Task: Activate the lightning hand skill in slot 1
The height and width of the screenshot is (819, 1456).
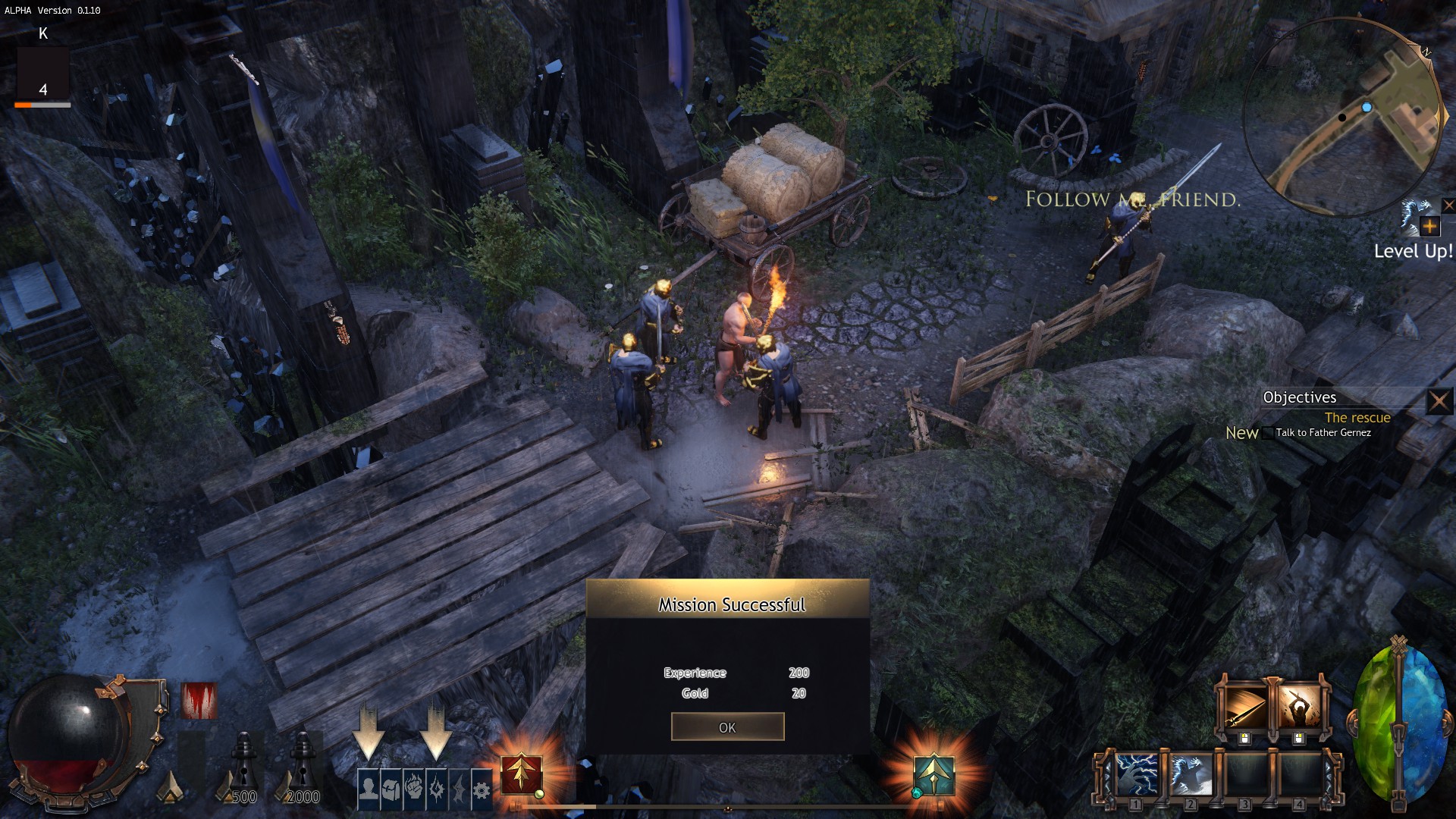Action: (x=1136, y=775)
